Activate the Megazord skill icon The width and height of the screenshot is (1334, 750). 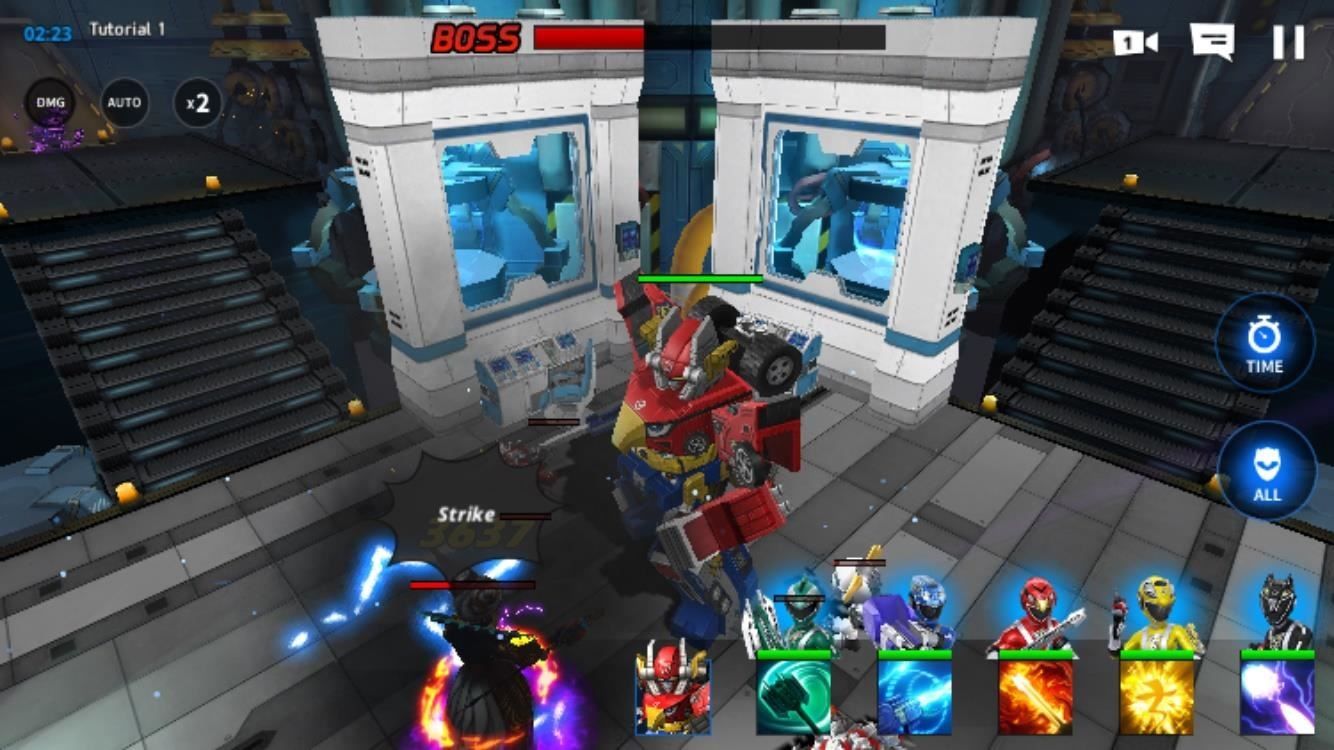(671, 697)
